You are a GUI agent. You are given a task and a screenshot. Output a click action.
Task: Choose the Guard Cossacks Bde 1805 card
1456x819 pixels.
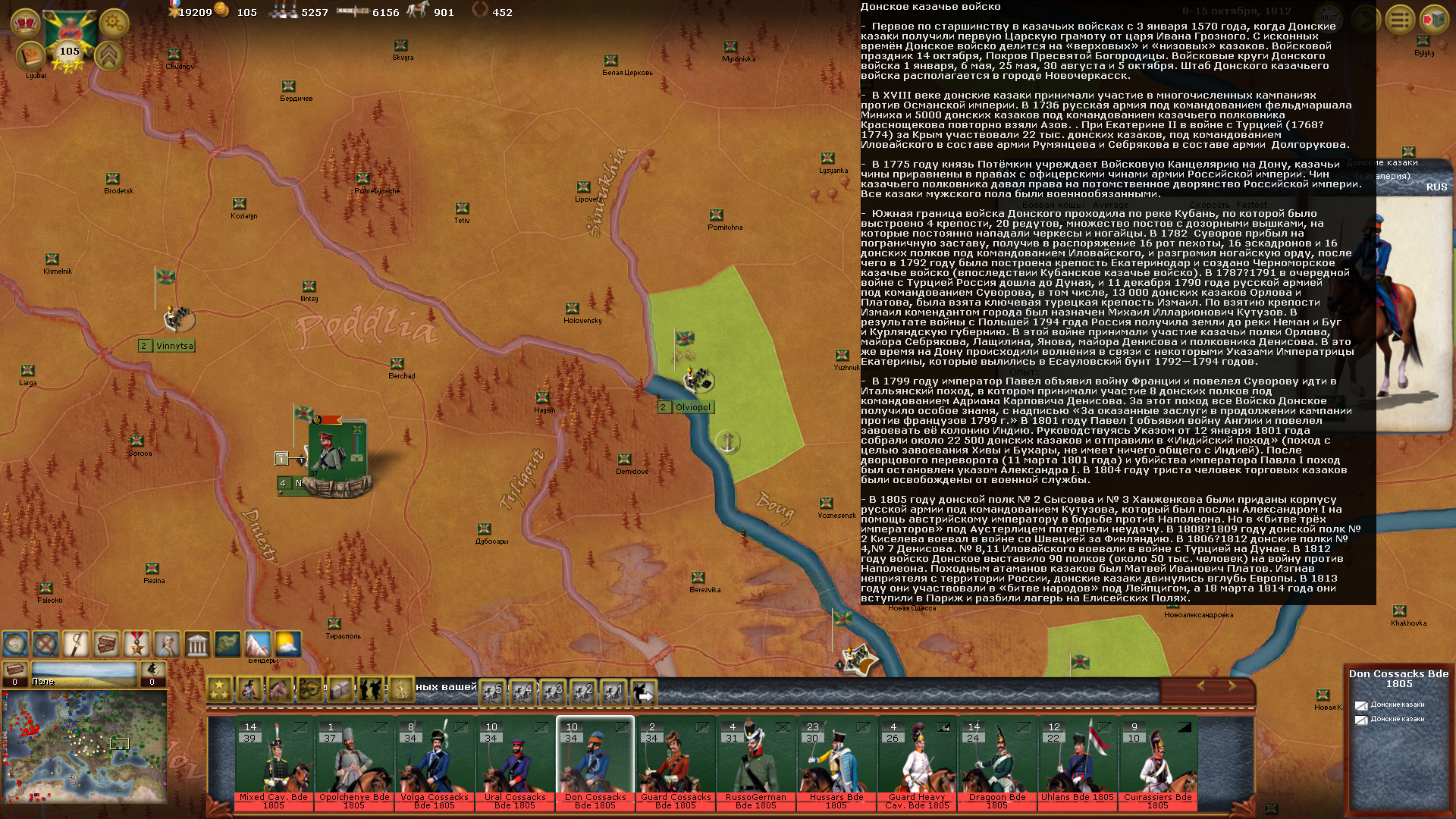point(675,762)
